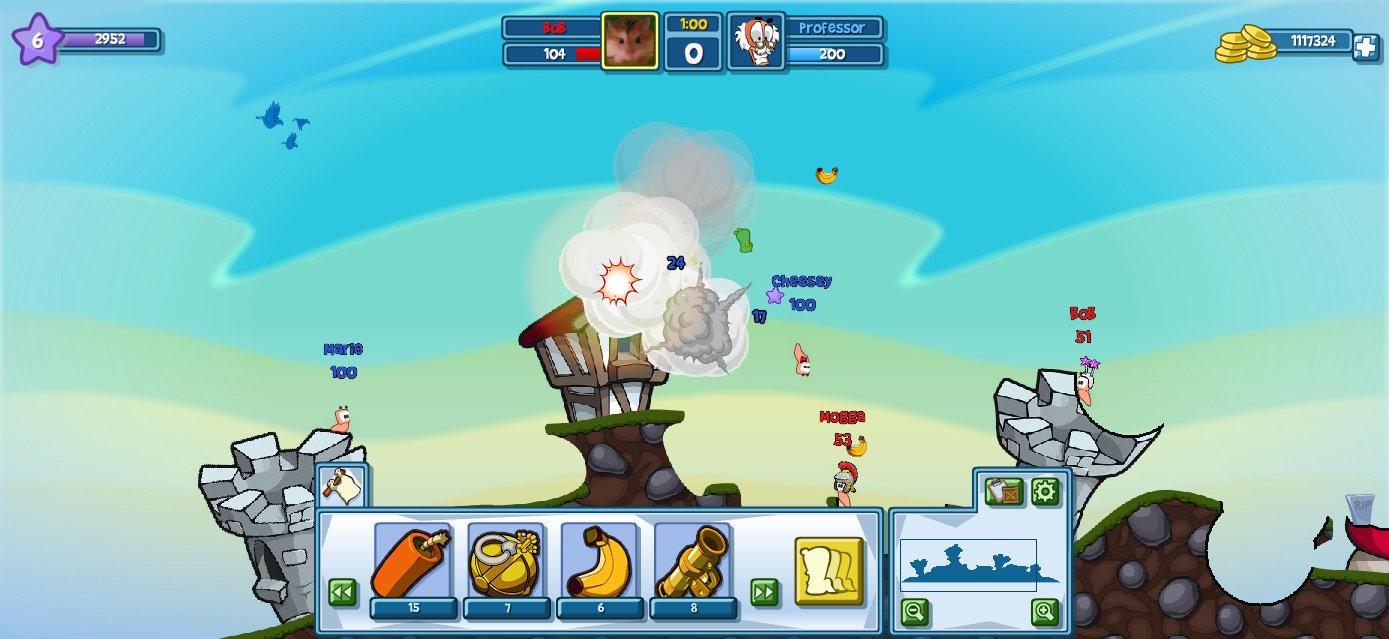Equip the golden bazooka weapon
This screenshot has height=639, width=1389.
(693, 562)
